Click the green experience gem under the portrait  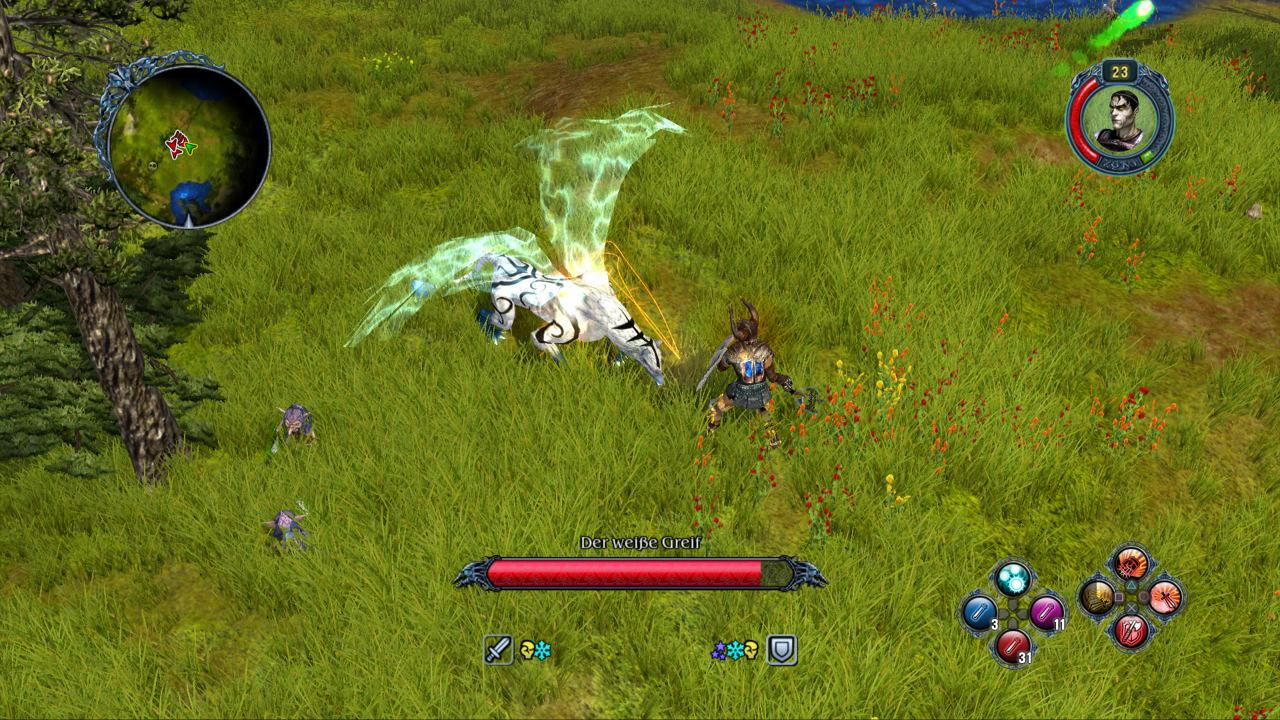pyautogui.click(x=1145, y=157)
